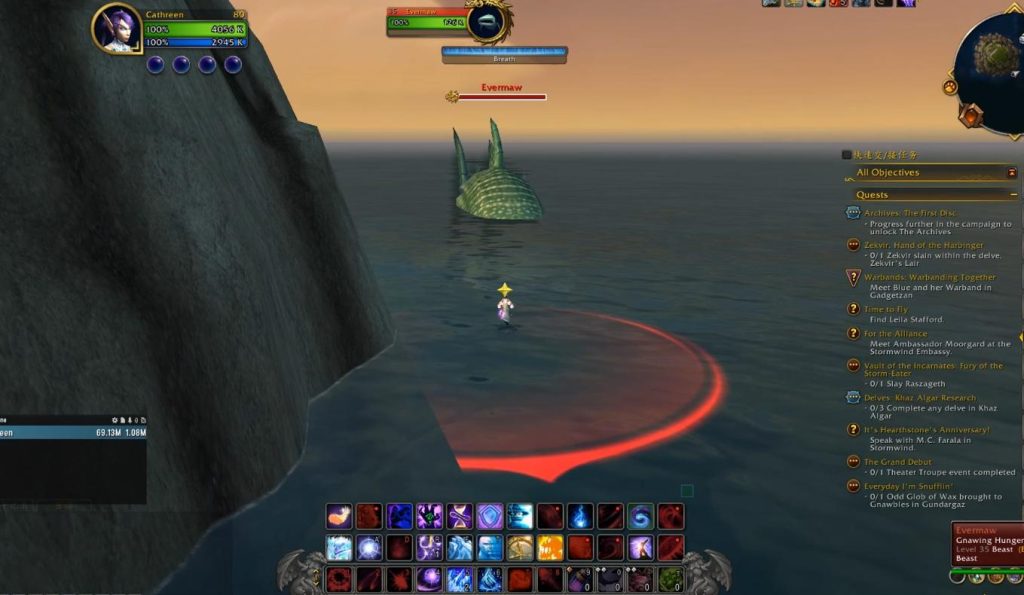Use the purple shield barrier ability
Screen dimensions: 1024x595
[x=489, y=516]
